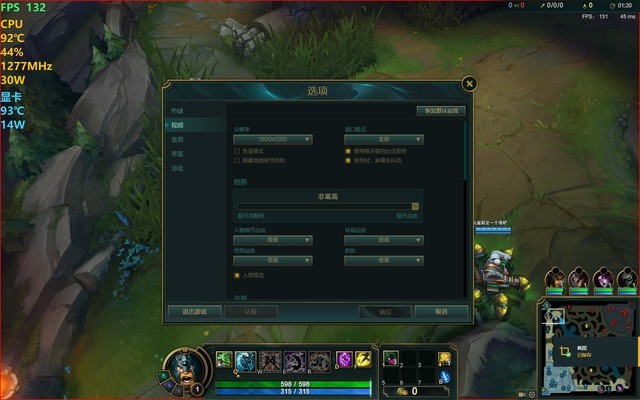Cancel changes with the 取消 button
The image size is (640, 400).
click(x=441, y=311)
